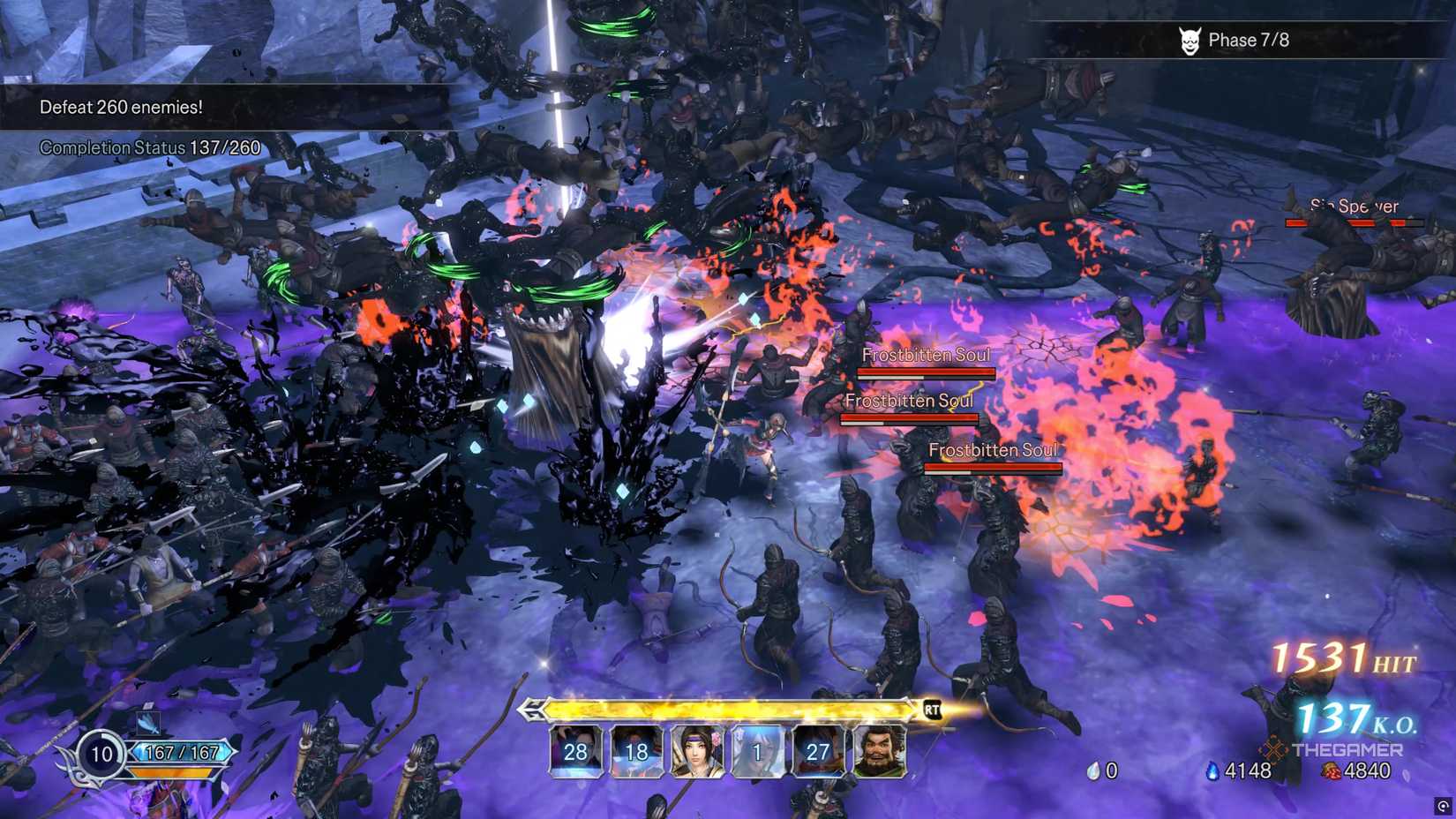Select the ally portrait showing 1
Viewport: 1456px width, 819px height.
756,752
